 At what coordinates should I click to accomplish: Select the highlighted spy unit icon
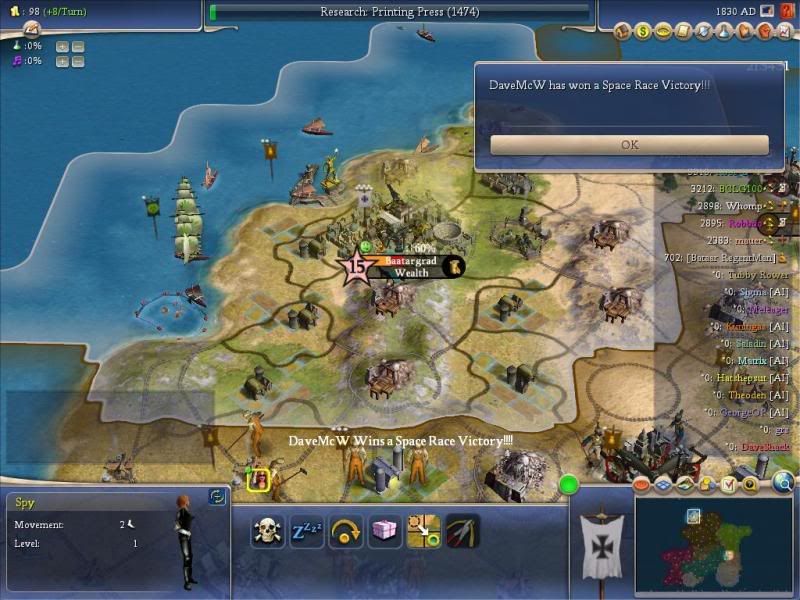point(258,481)
